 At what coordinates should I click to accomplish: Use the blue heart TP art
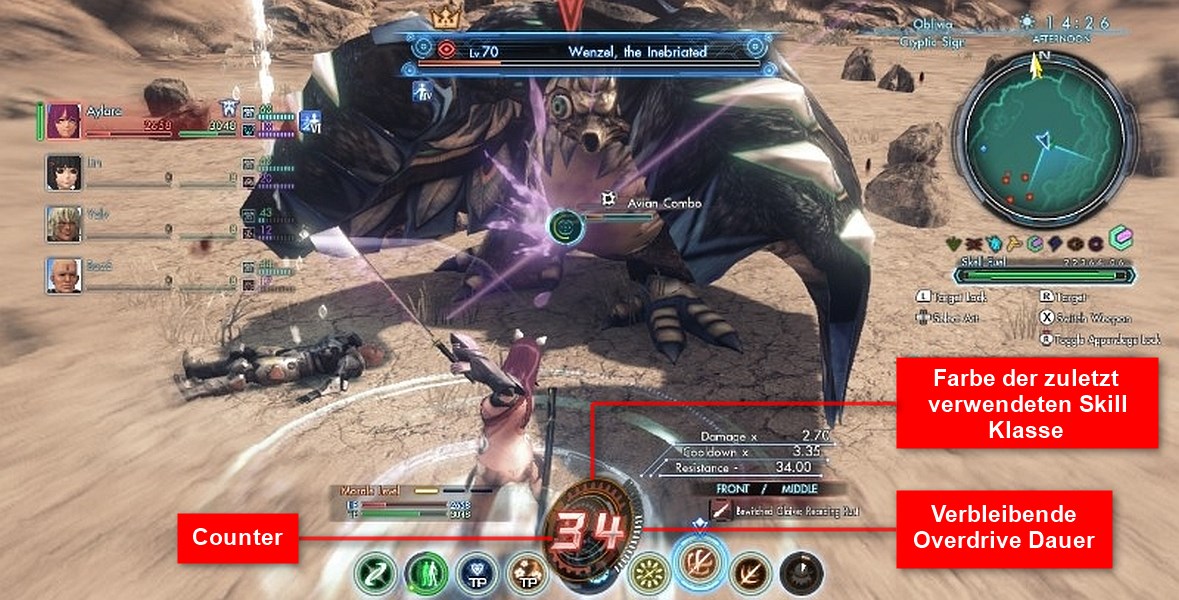pyautogui.click(x=476, y=573)
